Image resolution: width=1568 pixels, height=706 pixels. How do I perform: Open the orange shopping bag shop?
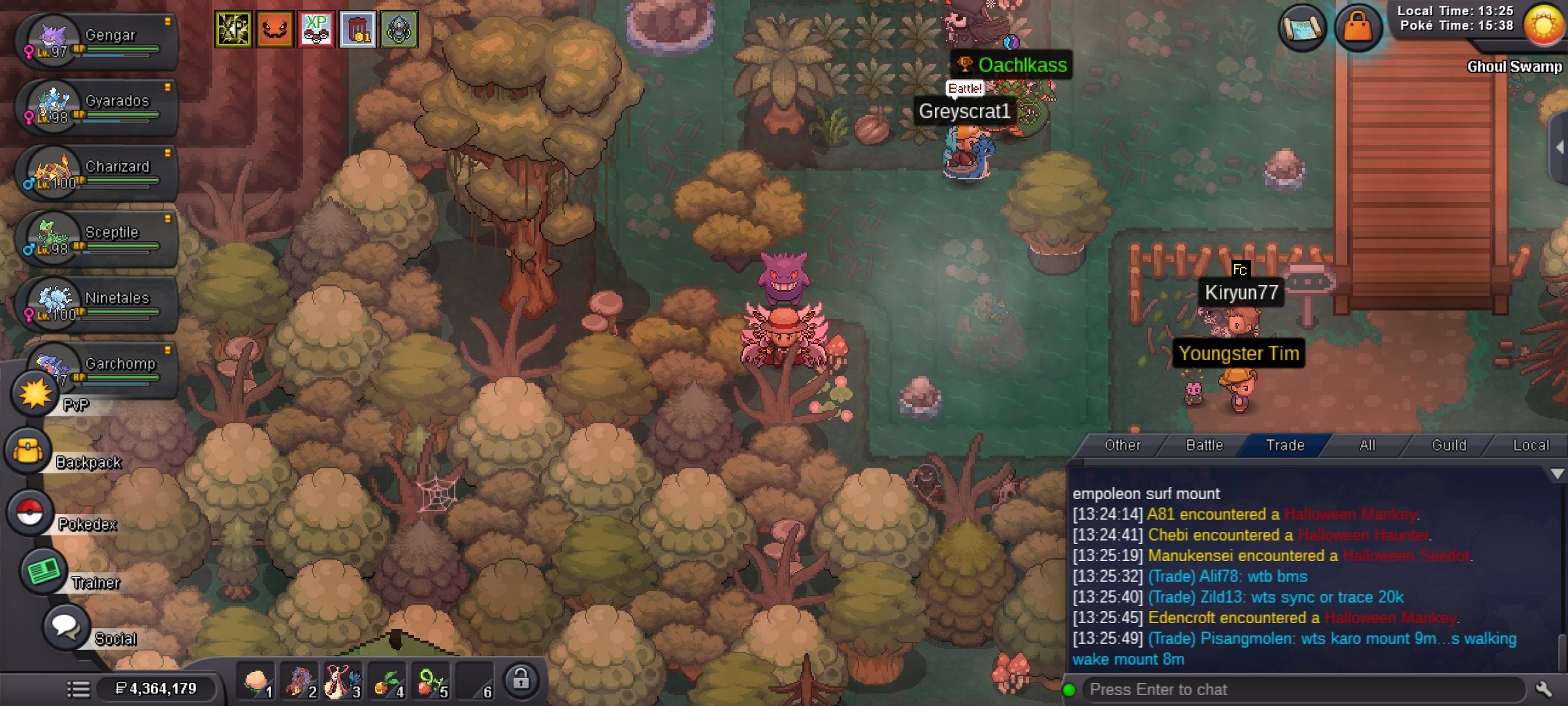click(x=1358, y=27)
